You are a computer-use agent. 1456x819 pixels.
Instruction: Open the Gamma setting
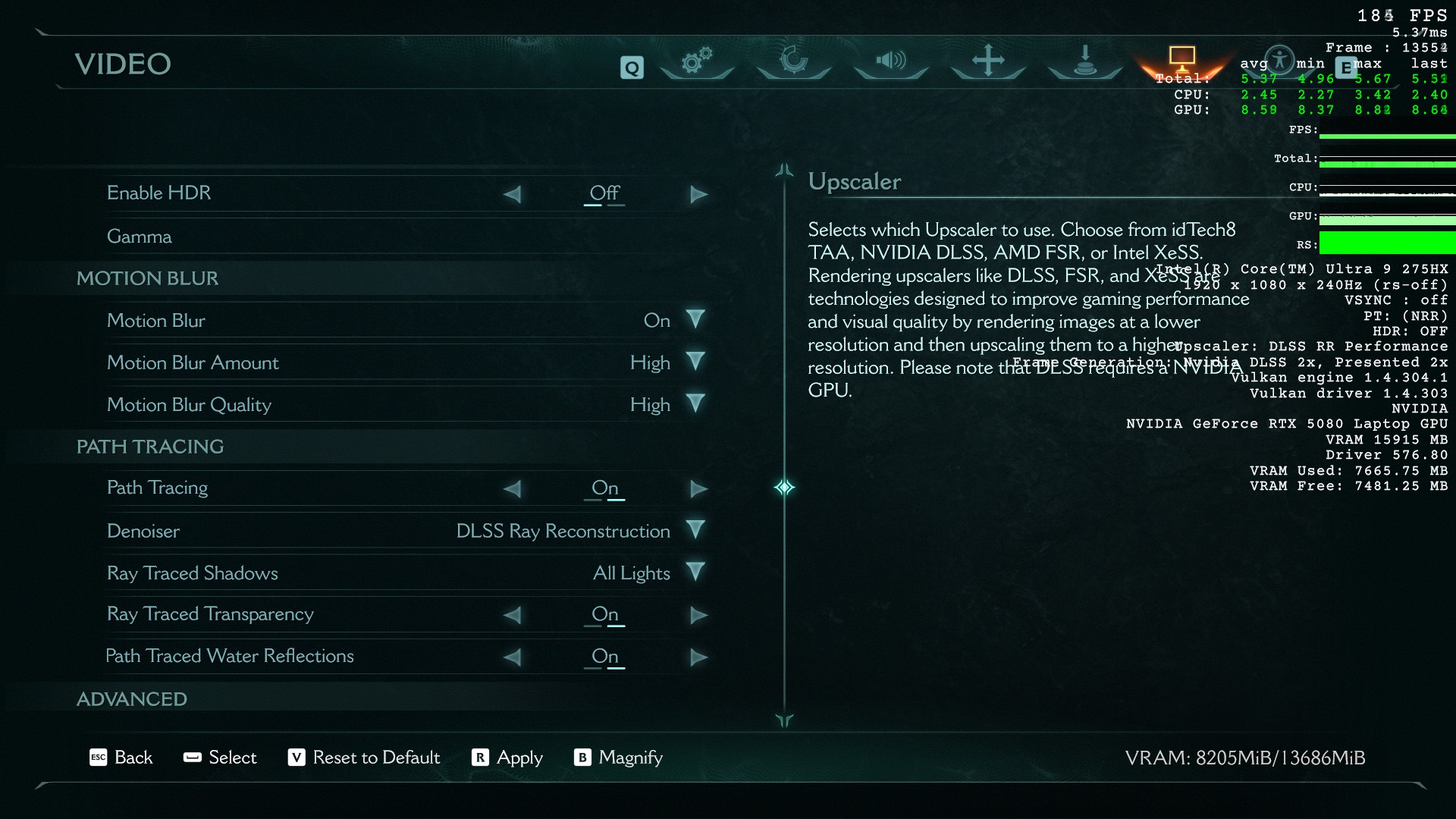click(x=140, y=237)
